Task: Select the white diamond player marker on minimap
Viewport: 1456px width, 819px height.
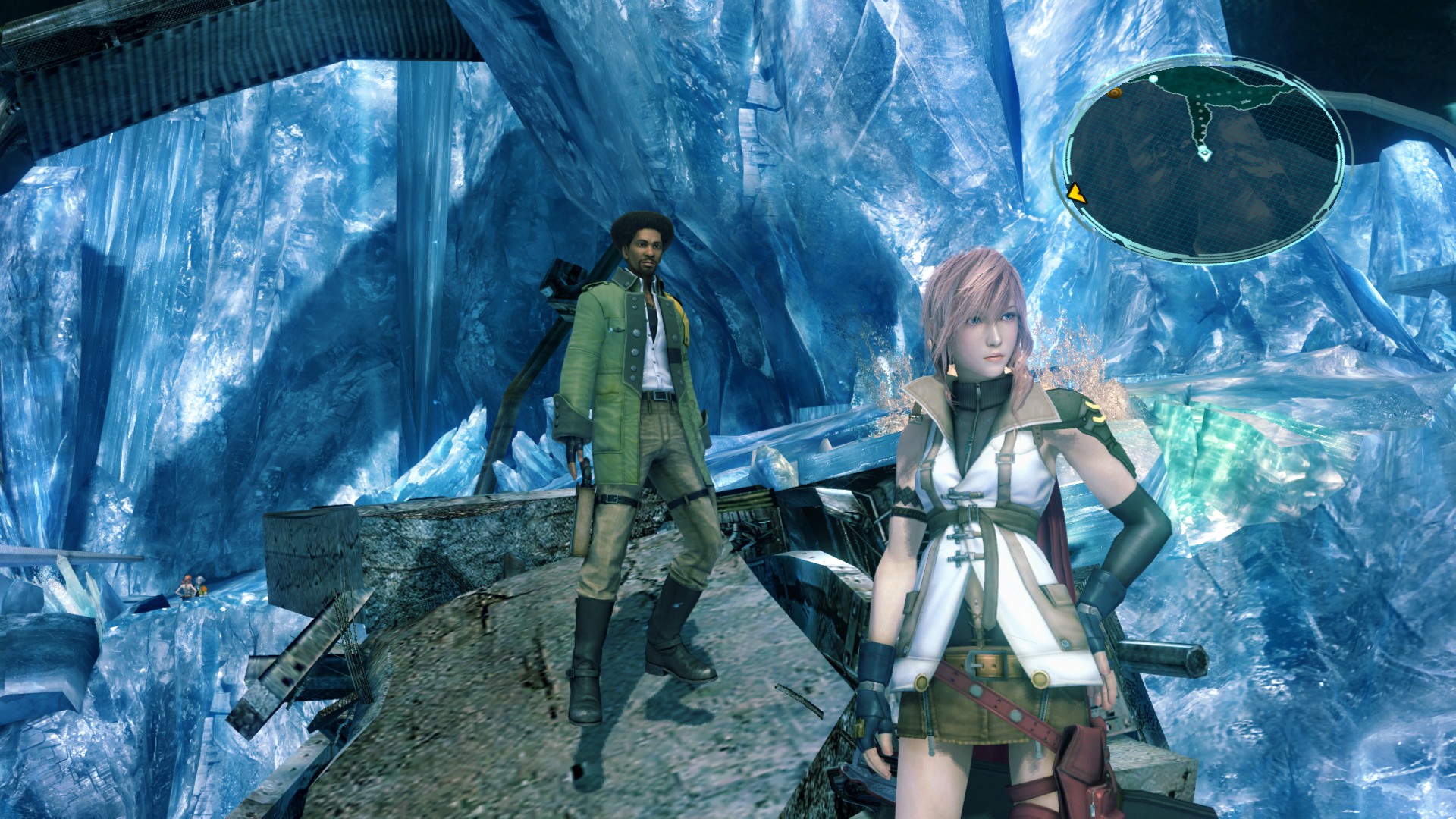Action: [x=1203, y=154]
